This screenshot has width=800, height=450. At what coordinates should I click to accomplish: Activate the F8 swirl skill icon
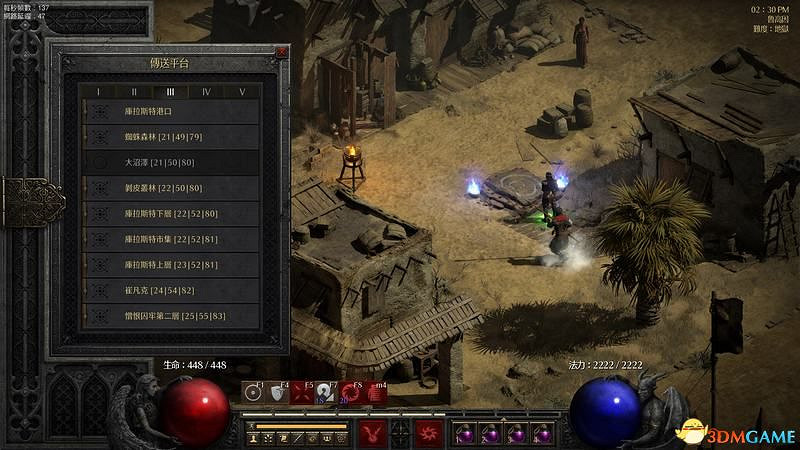pos(351,393)
